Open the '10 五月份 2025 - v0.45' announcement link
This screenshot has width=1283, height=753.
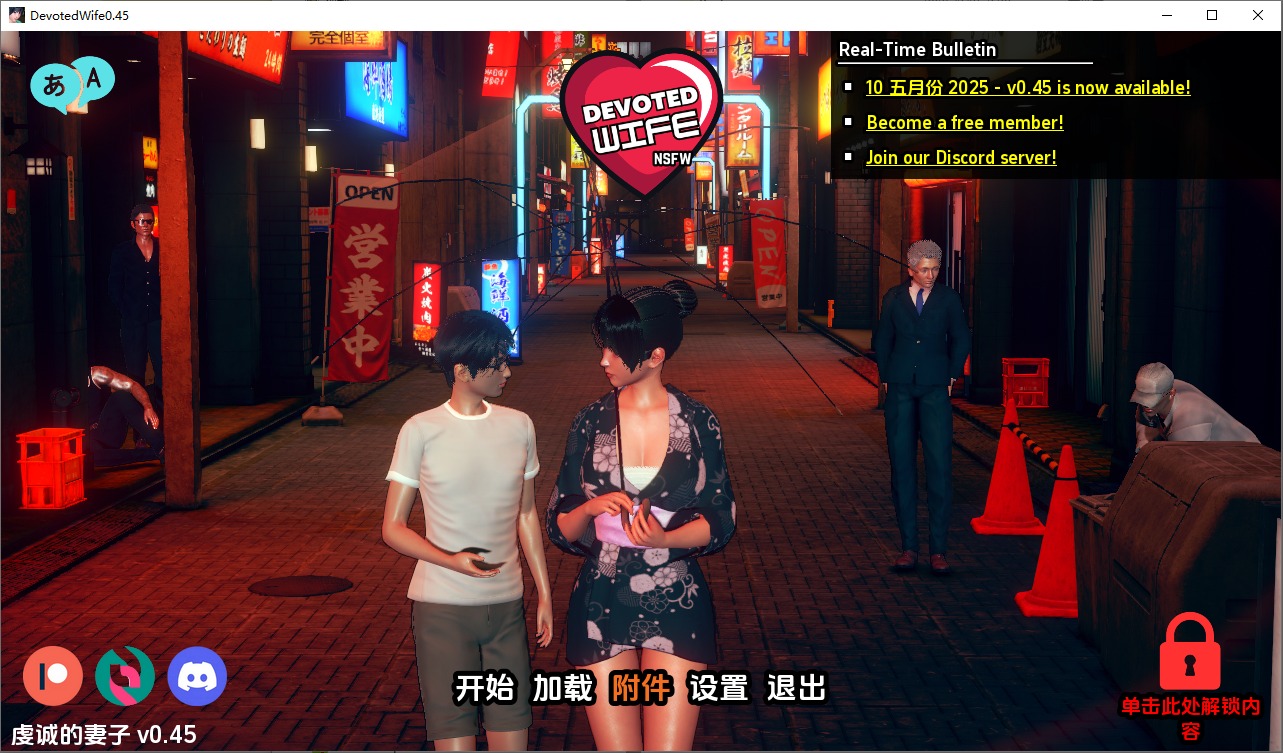tap(1028, 88)
